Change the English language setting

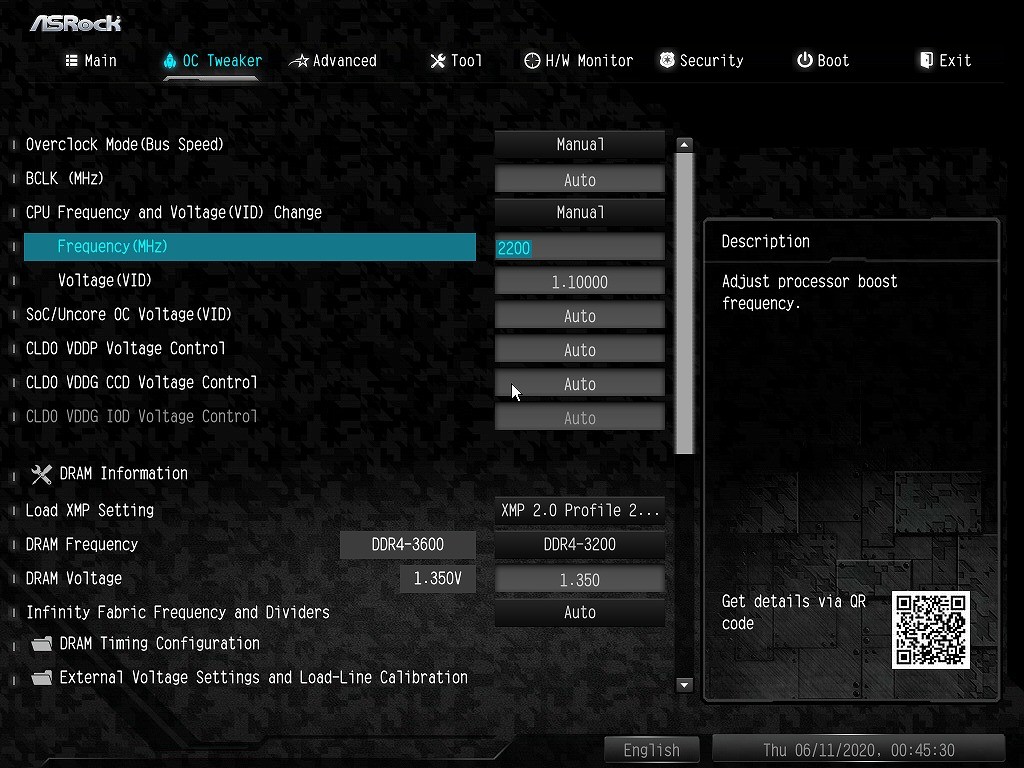(x=652, y=750)
